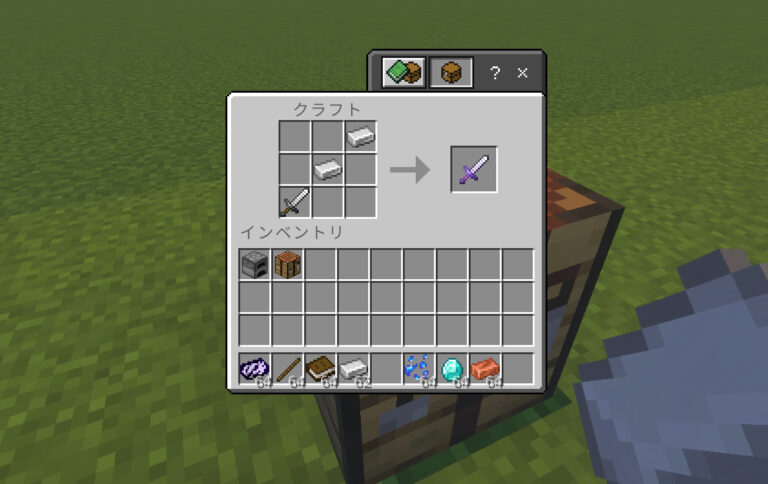The height and width of the screenshot is (484, 768).
Task: Take the crafted purple sword from output slot
Action: tap(473, 169)
